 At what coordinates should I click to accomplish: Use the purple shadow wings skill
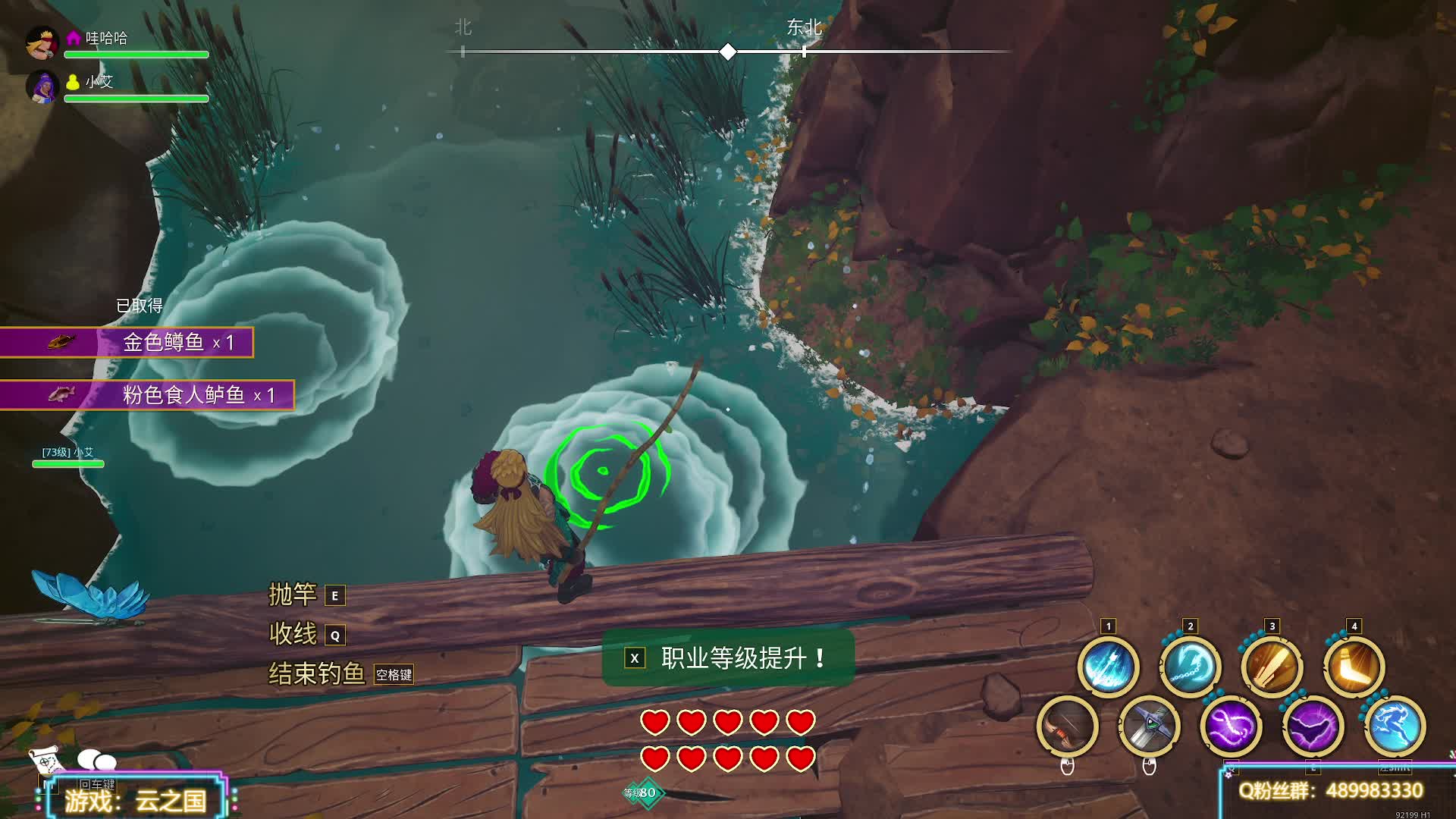point(1313,726)
